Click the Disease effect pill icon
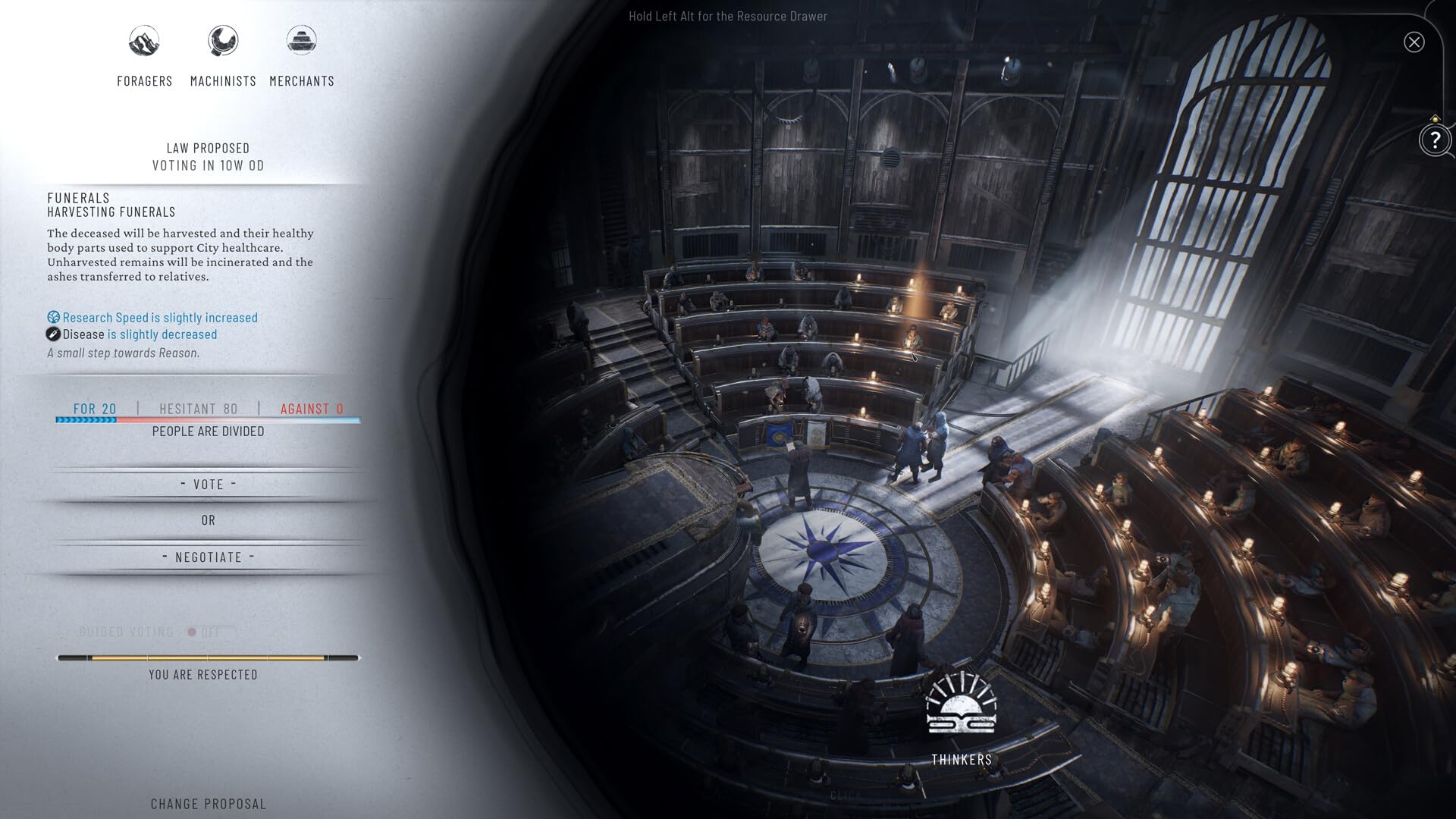 coord(52,334)
